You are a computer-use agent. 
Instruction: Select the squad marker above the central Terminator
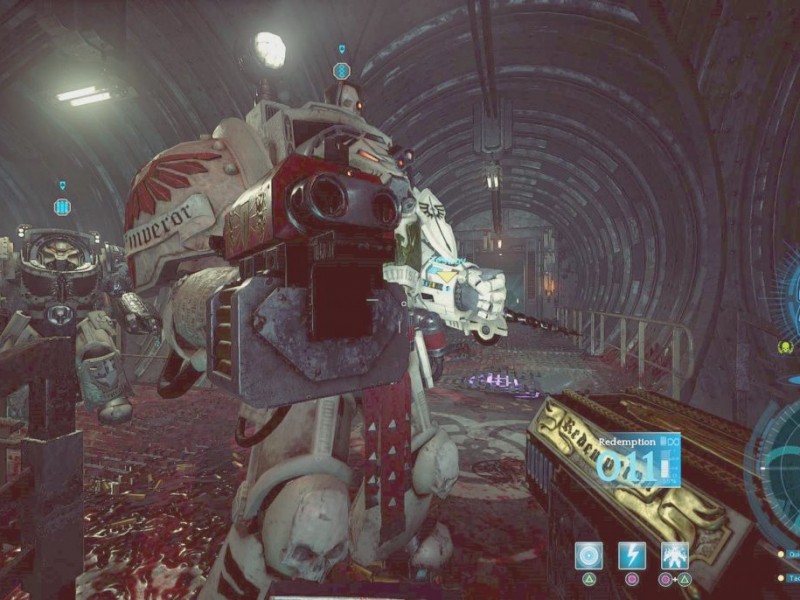coord(342,70)
